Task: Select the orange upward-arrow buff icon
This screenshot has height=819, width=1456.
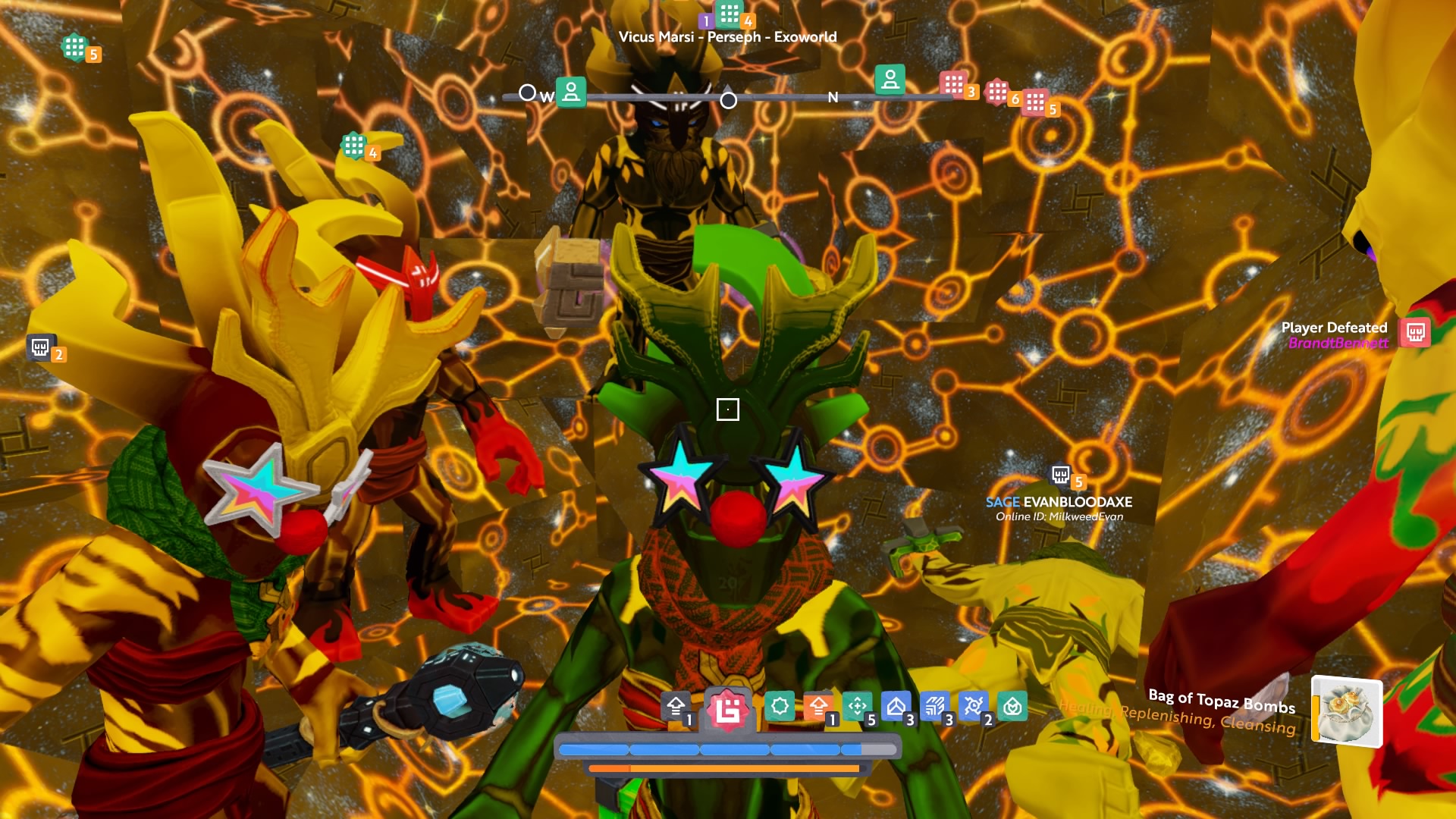Action: (818, 707)
